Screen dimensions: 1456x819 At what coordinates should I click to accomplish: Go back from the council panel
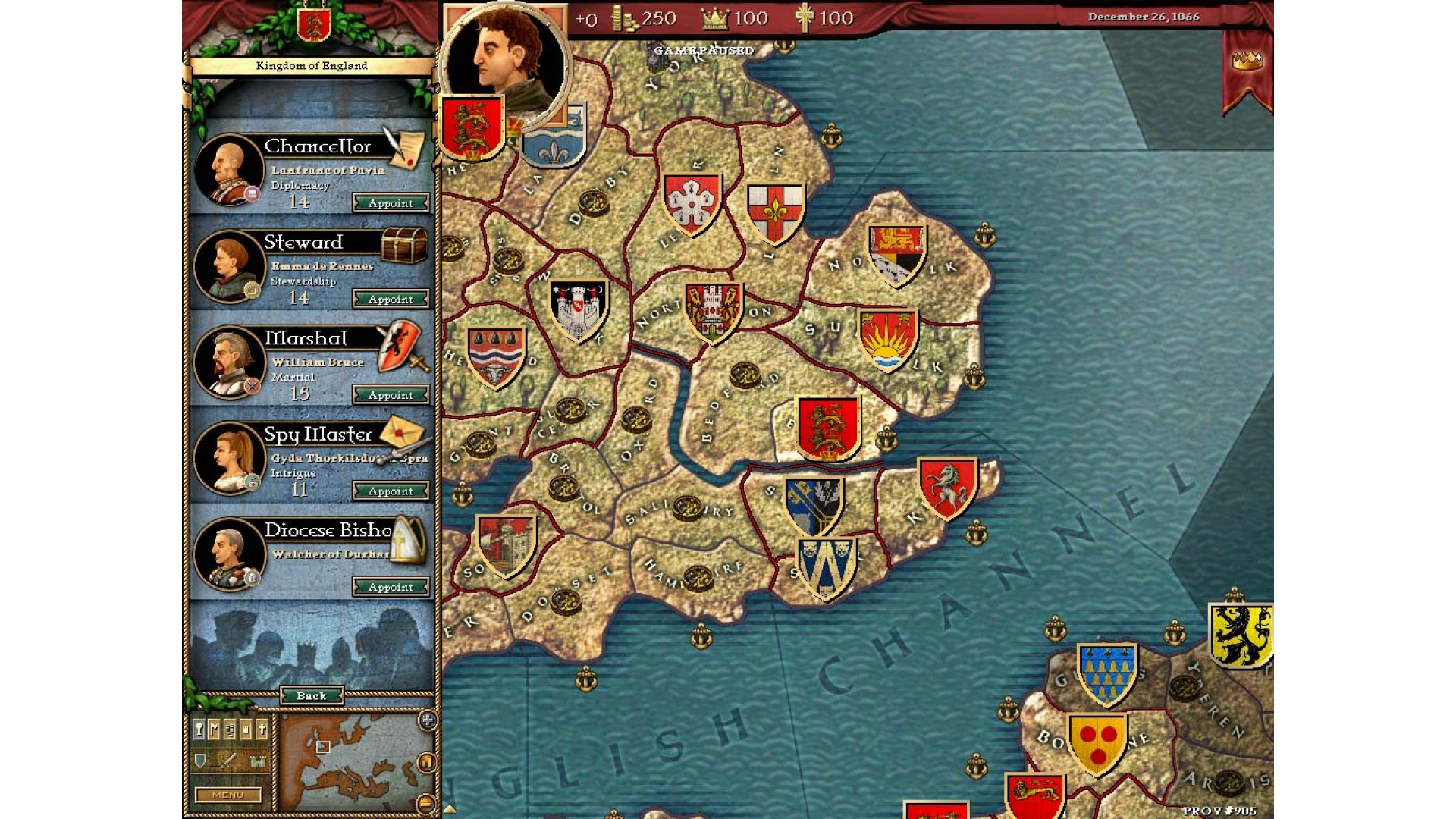tap(312, 695)
